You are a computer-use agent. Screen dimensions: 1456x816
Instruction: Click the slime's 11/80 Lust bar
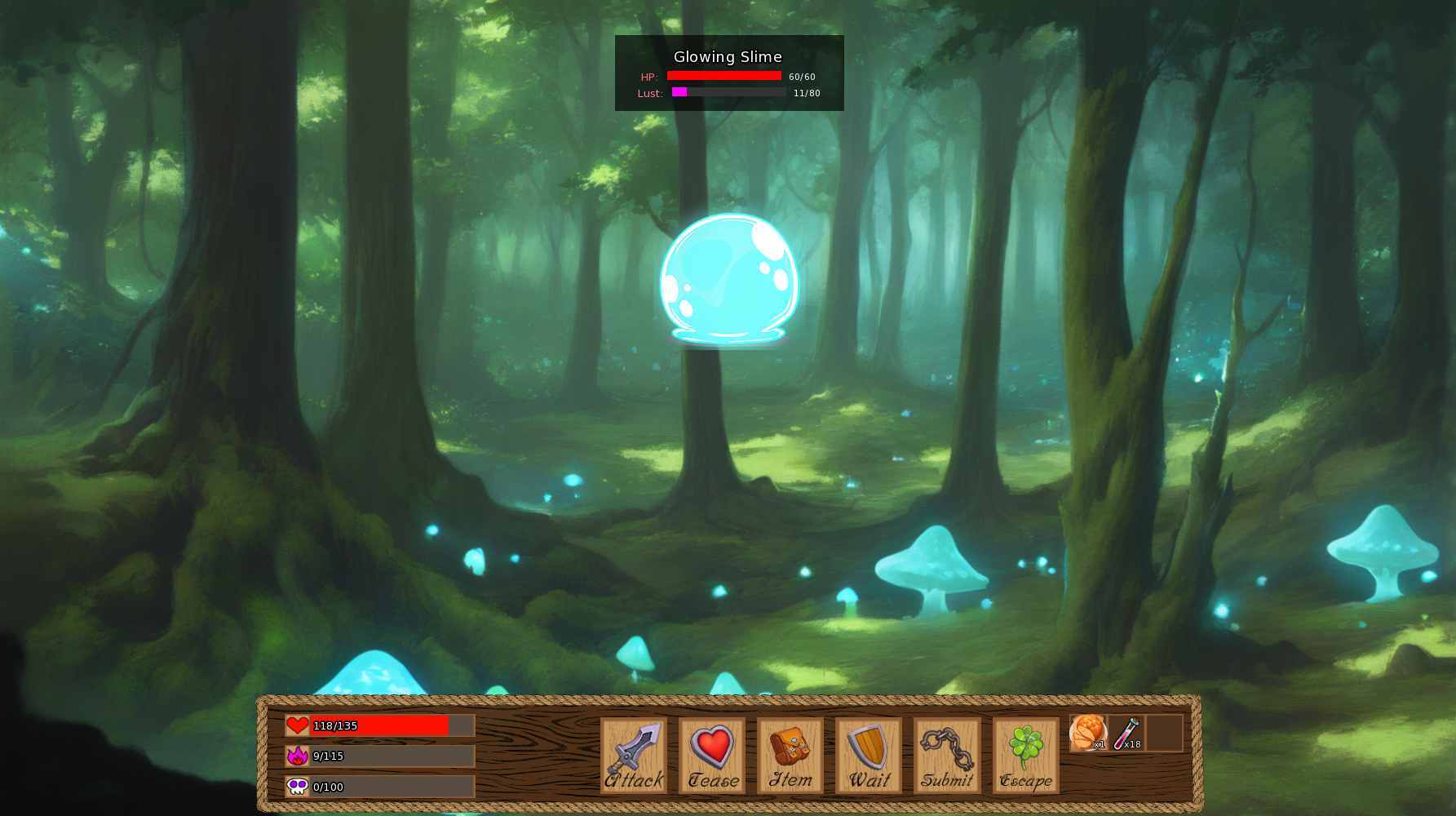[728, 92]
